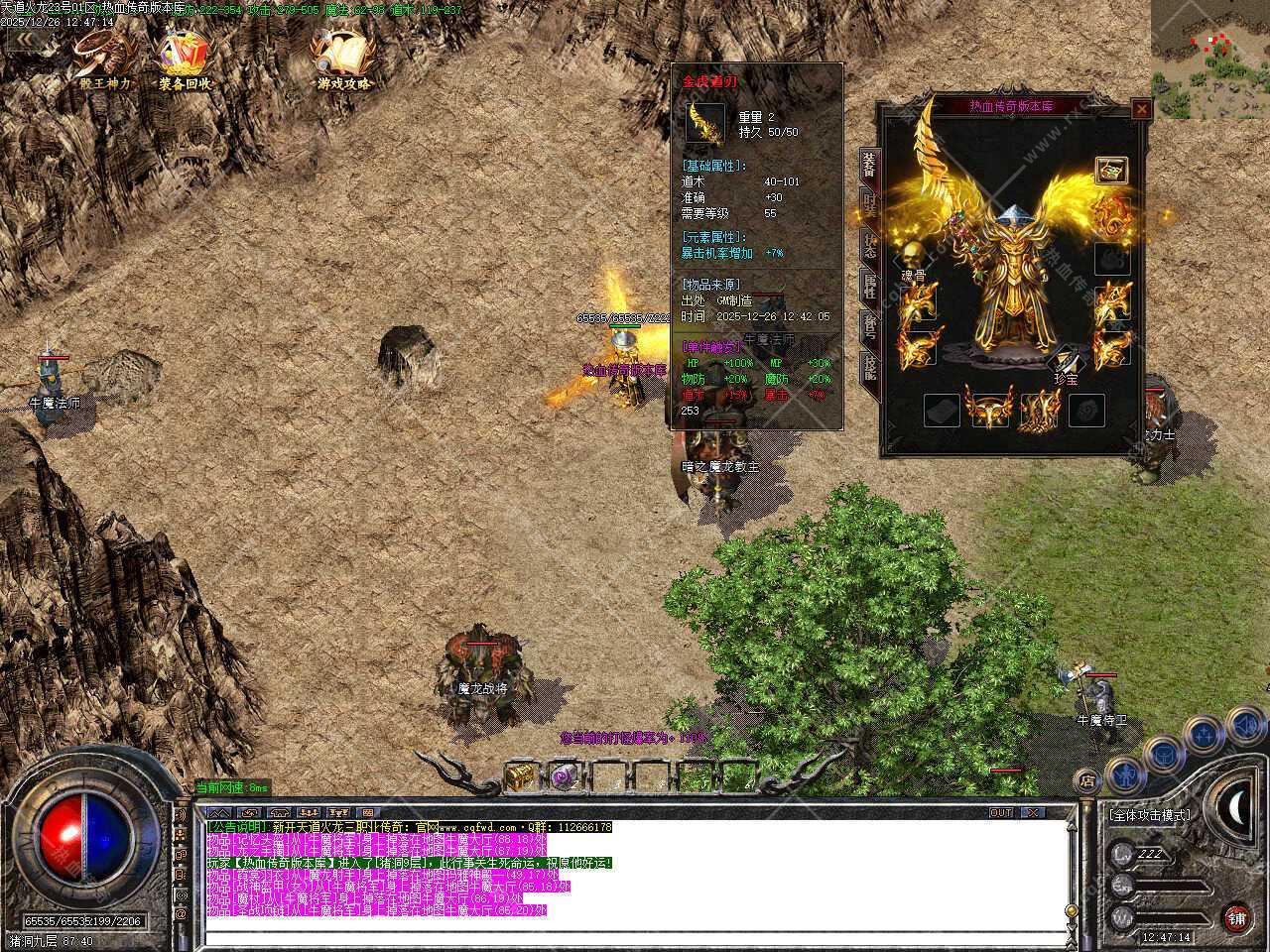
Task: Switch to the 技能 skills tab
Action: coord(869,368)
